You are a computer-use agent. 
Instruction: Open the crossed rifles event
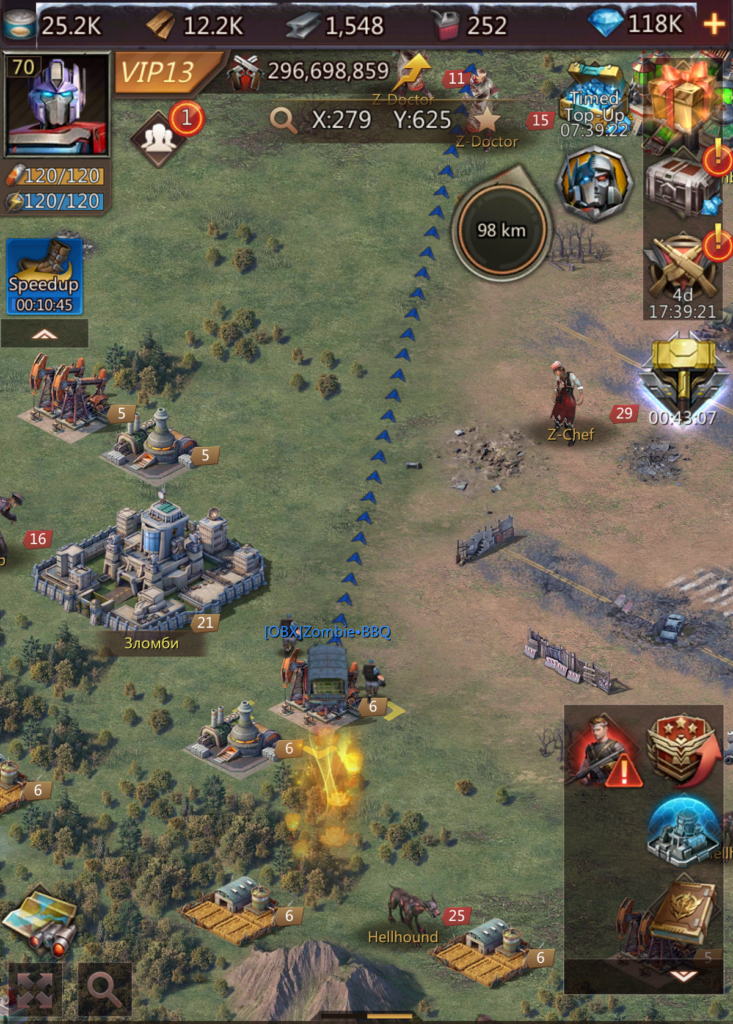tap(681, 268)
